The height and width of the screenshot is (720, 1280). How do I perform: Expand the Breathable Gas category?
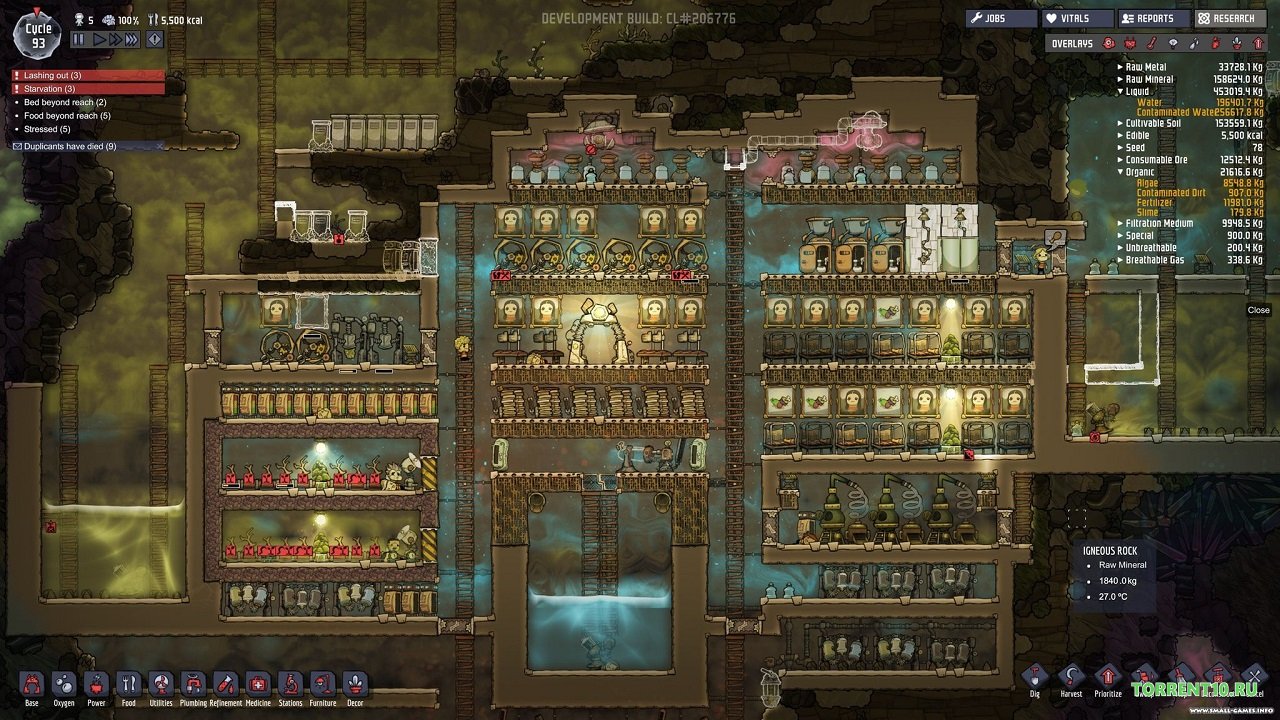(1120, 260)
